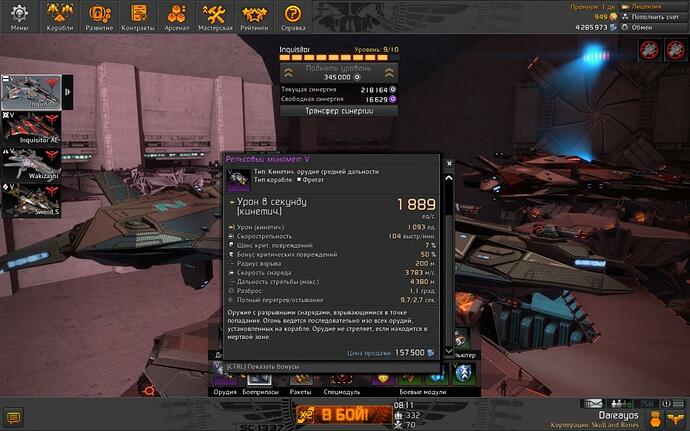Open the Справка help section

coord(293,17)
